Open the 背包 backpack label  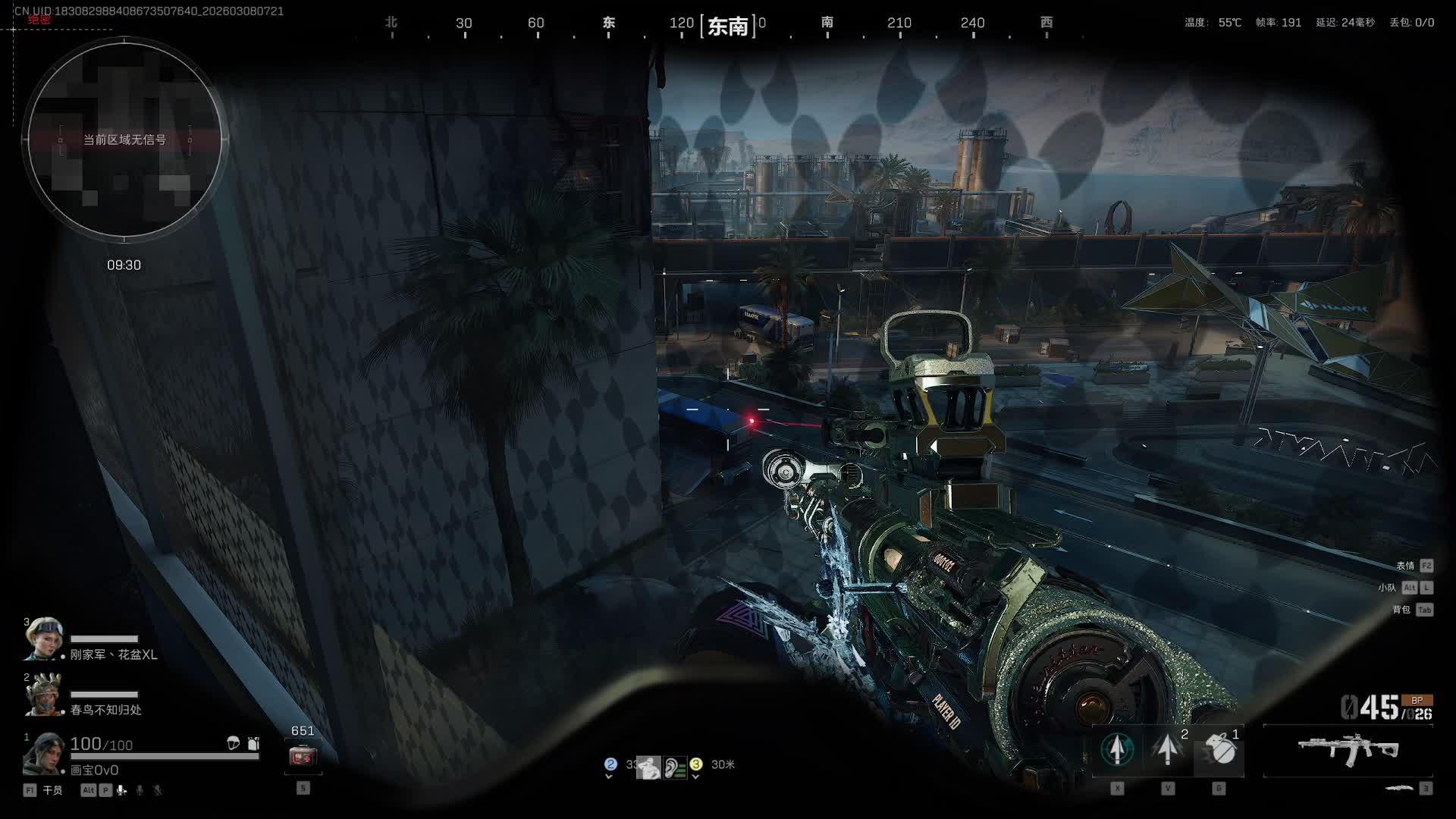pyautogui.click(x=1401, y=610)
